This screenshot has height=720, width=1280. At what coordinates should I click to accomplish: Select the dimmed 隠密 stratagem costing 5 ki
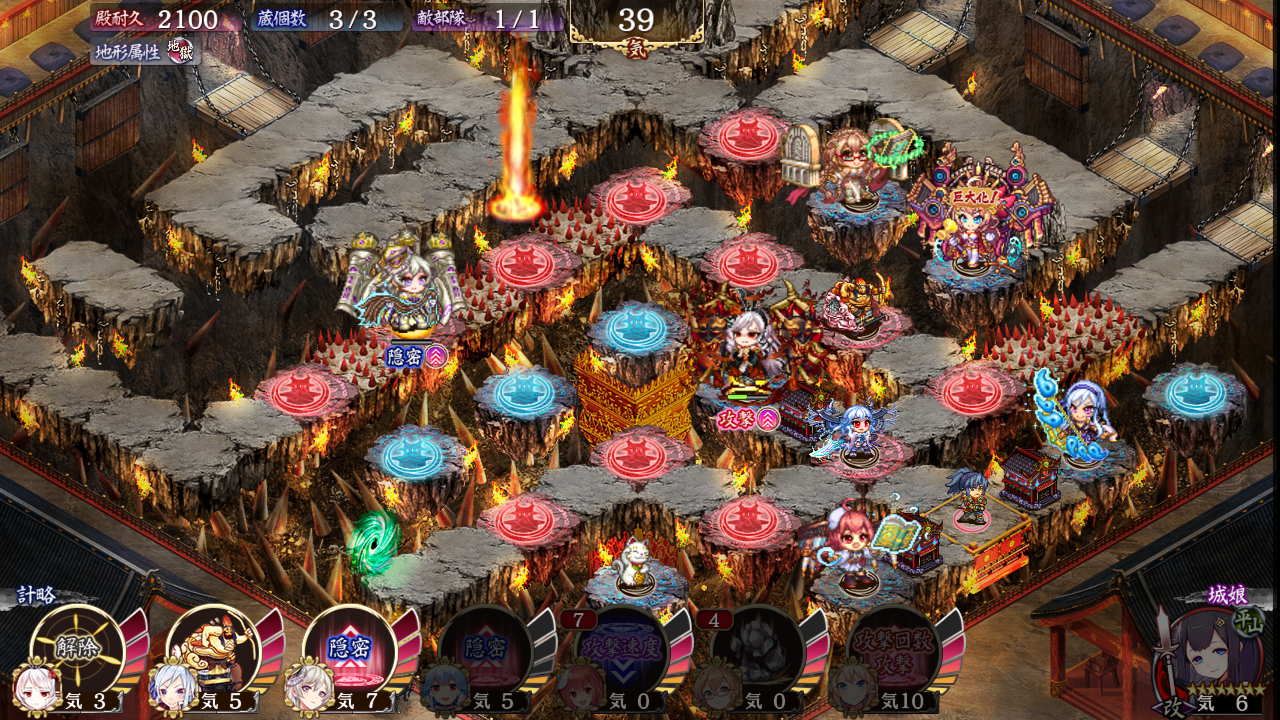(x=485, y=650)
